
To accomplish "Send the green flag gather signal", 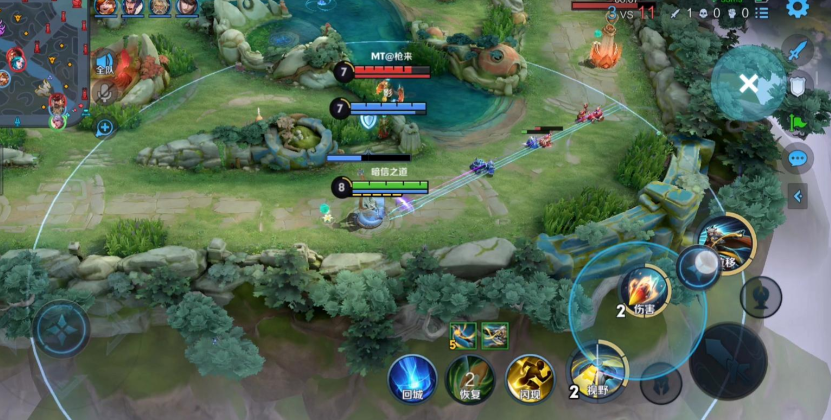I will 797,123.
